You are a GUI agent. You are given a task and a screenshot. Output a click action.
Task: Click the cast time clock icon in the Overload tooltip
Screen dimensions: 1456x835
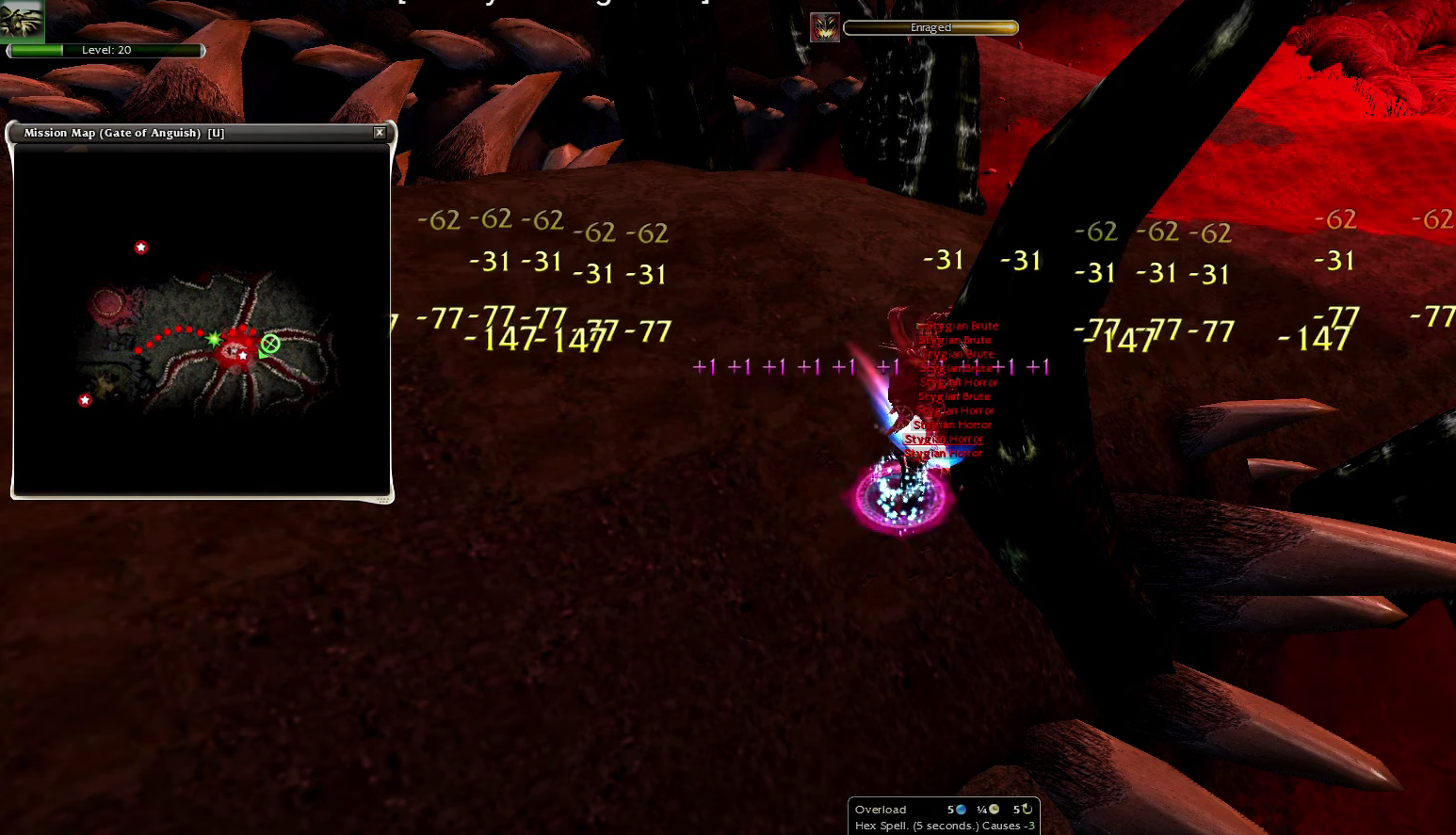[994, 810]
